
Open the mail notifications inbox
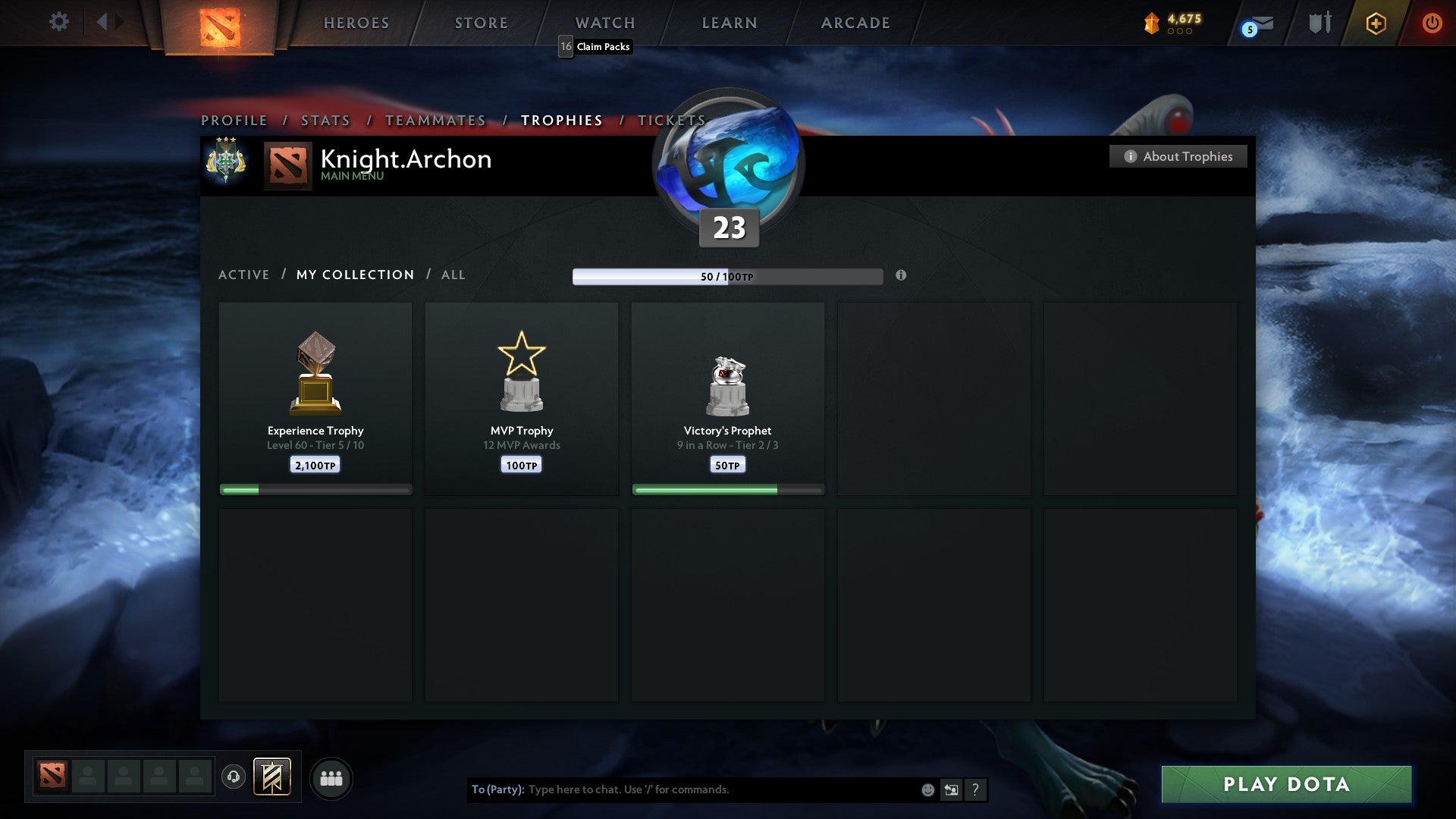(x=1255, y=24)
